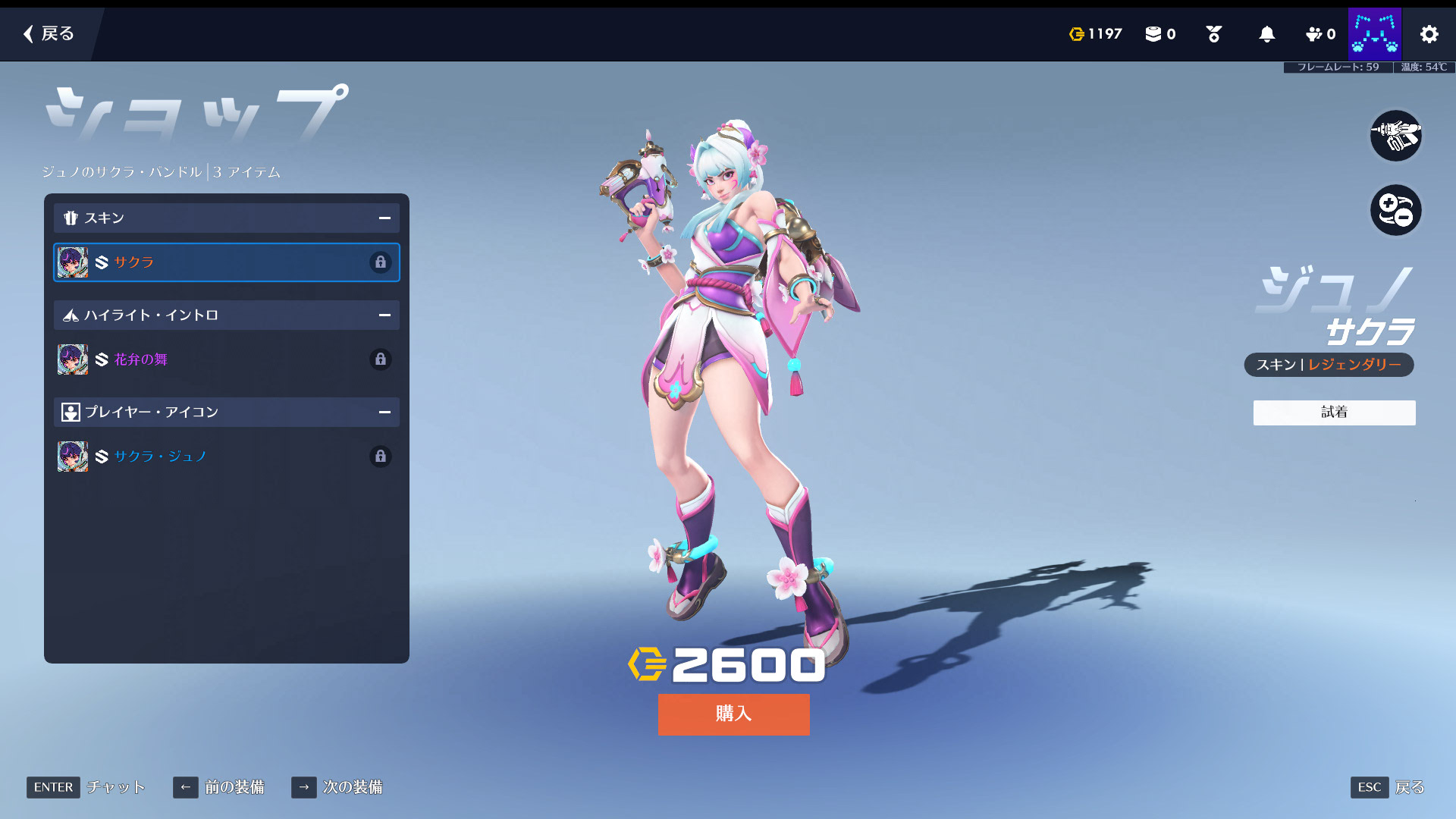Click the coin balance 1197
This screenshot has width=1456, height=819.
click(1095, 34)
